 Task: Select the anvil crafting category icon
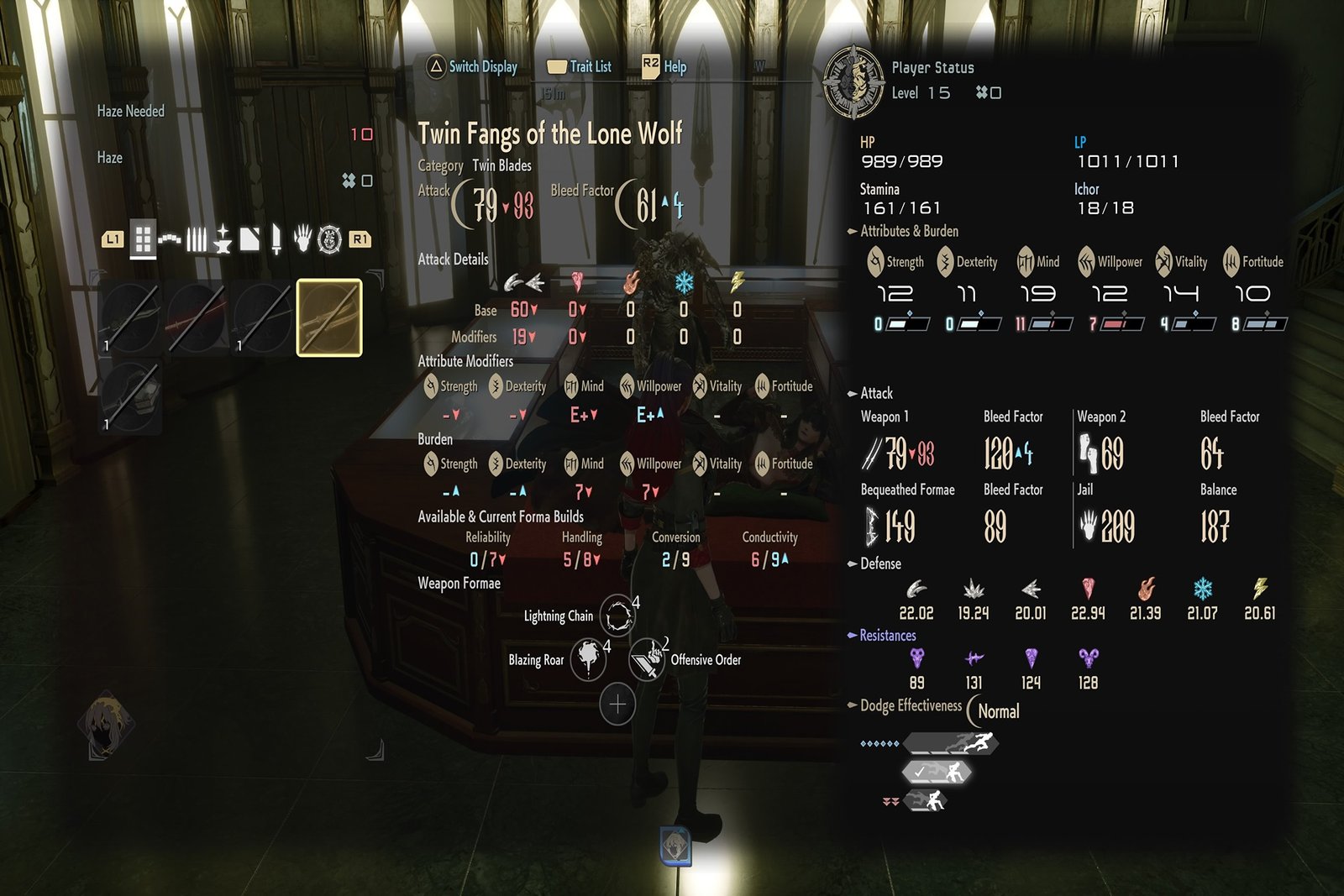[x=223, y=238]
